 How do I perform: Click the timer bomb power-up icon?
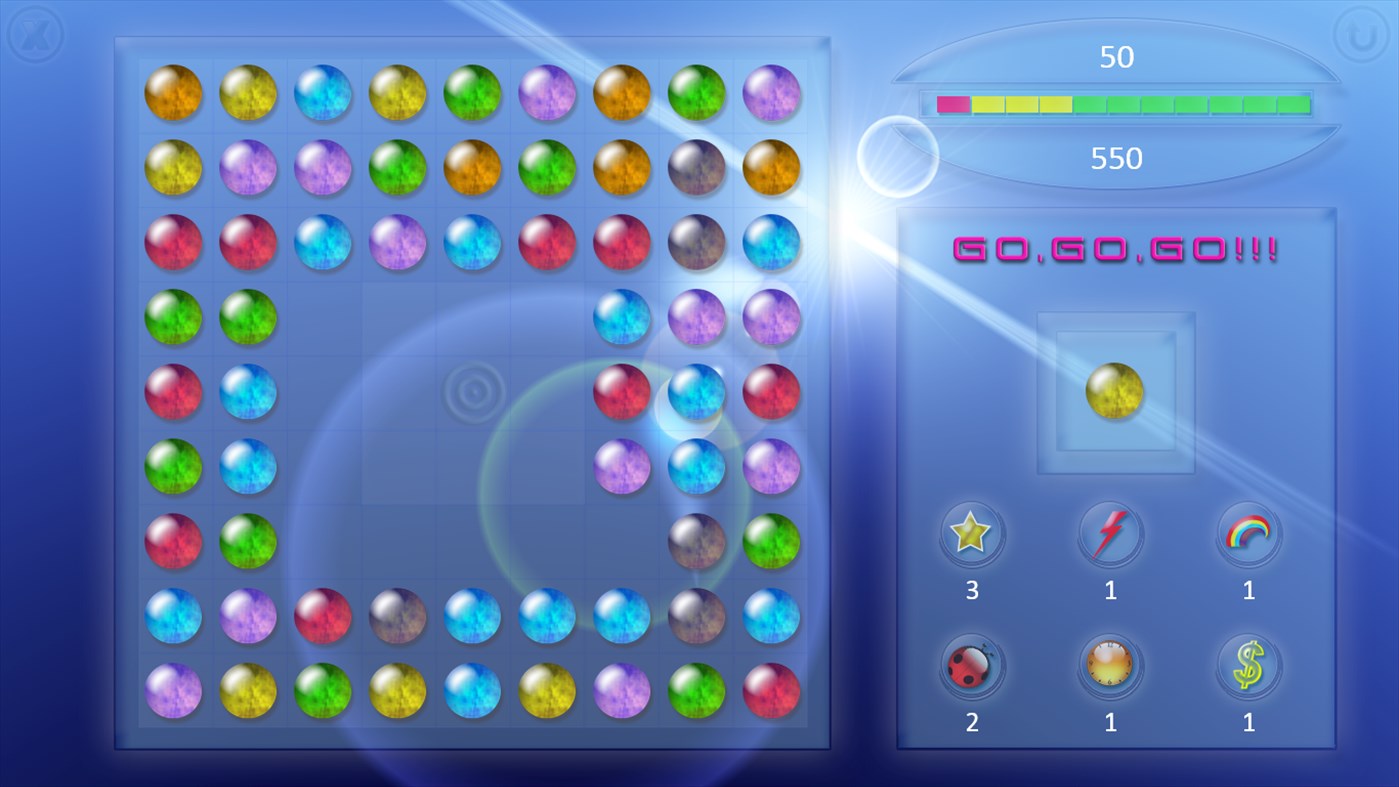(x=1110, y=666)
